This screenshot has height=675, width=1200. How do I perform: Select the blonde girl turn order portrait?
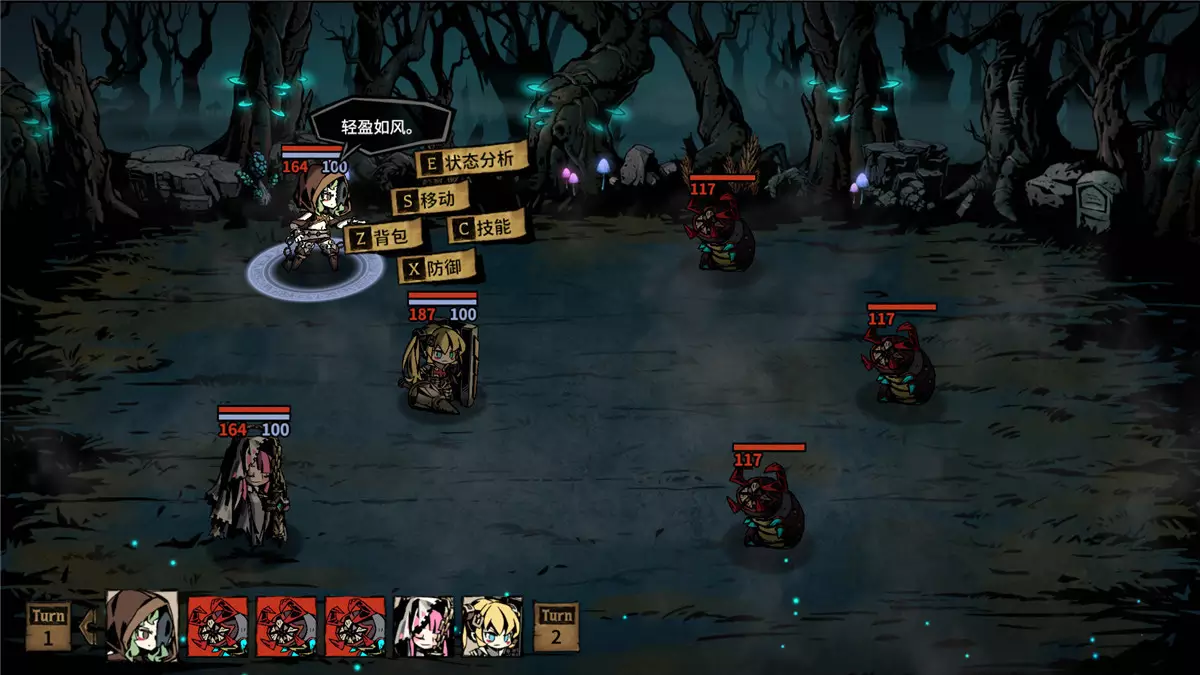tap(492, 626)
